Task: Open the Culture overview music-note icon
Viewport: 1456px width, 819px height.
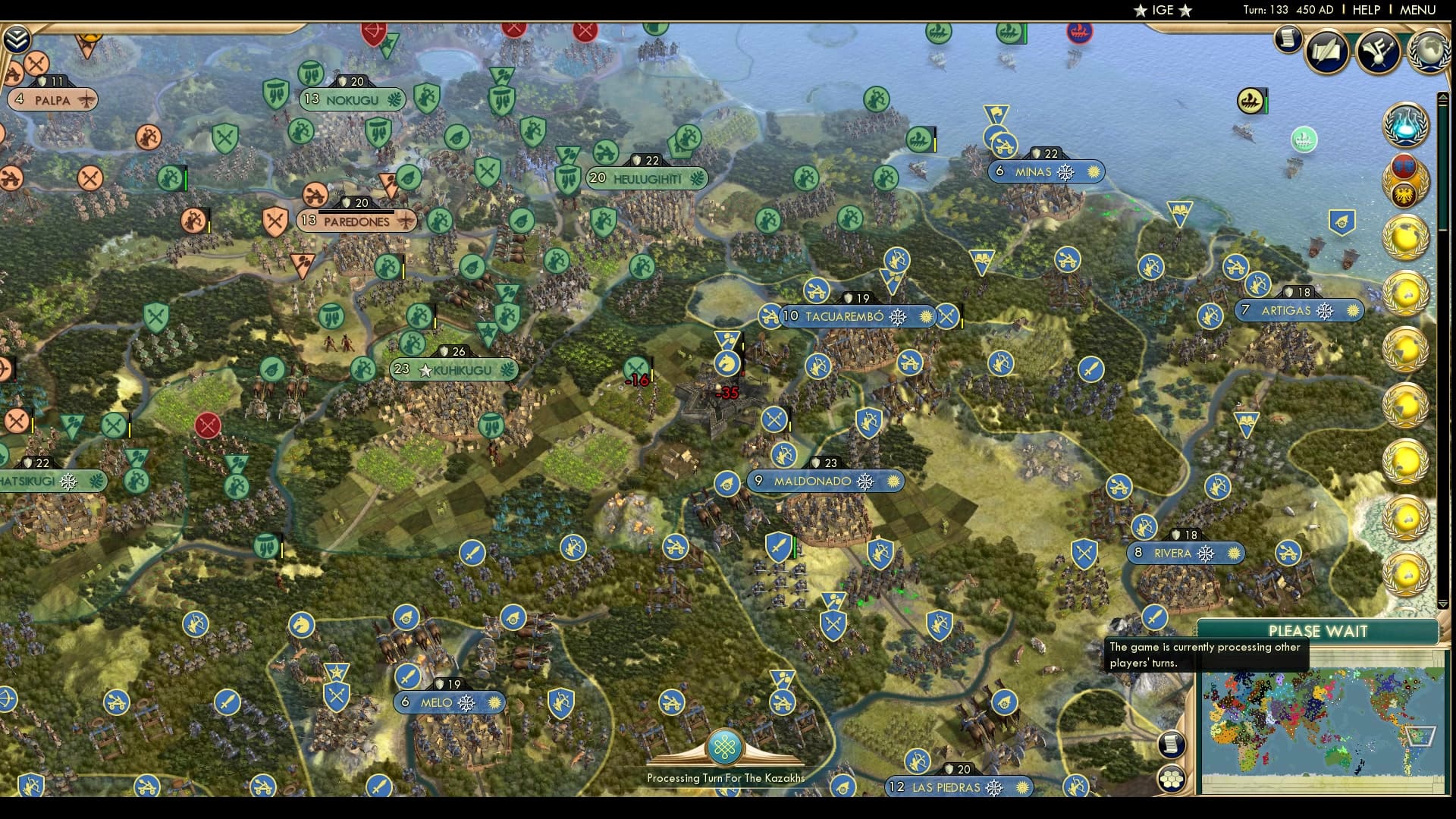Action: [x=1379, y=52]
